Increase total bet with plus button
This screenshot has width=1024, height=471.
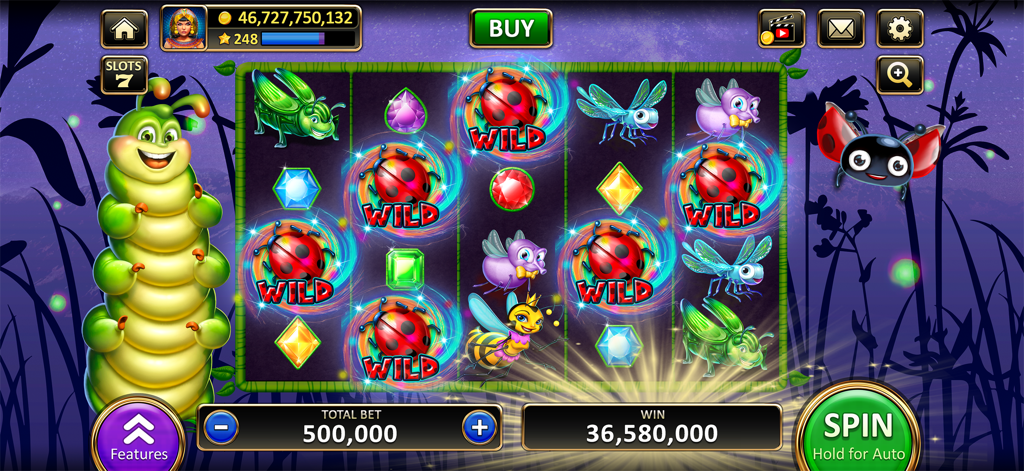click(480, 427)
